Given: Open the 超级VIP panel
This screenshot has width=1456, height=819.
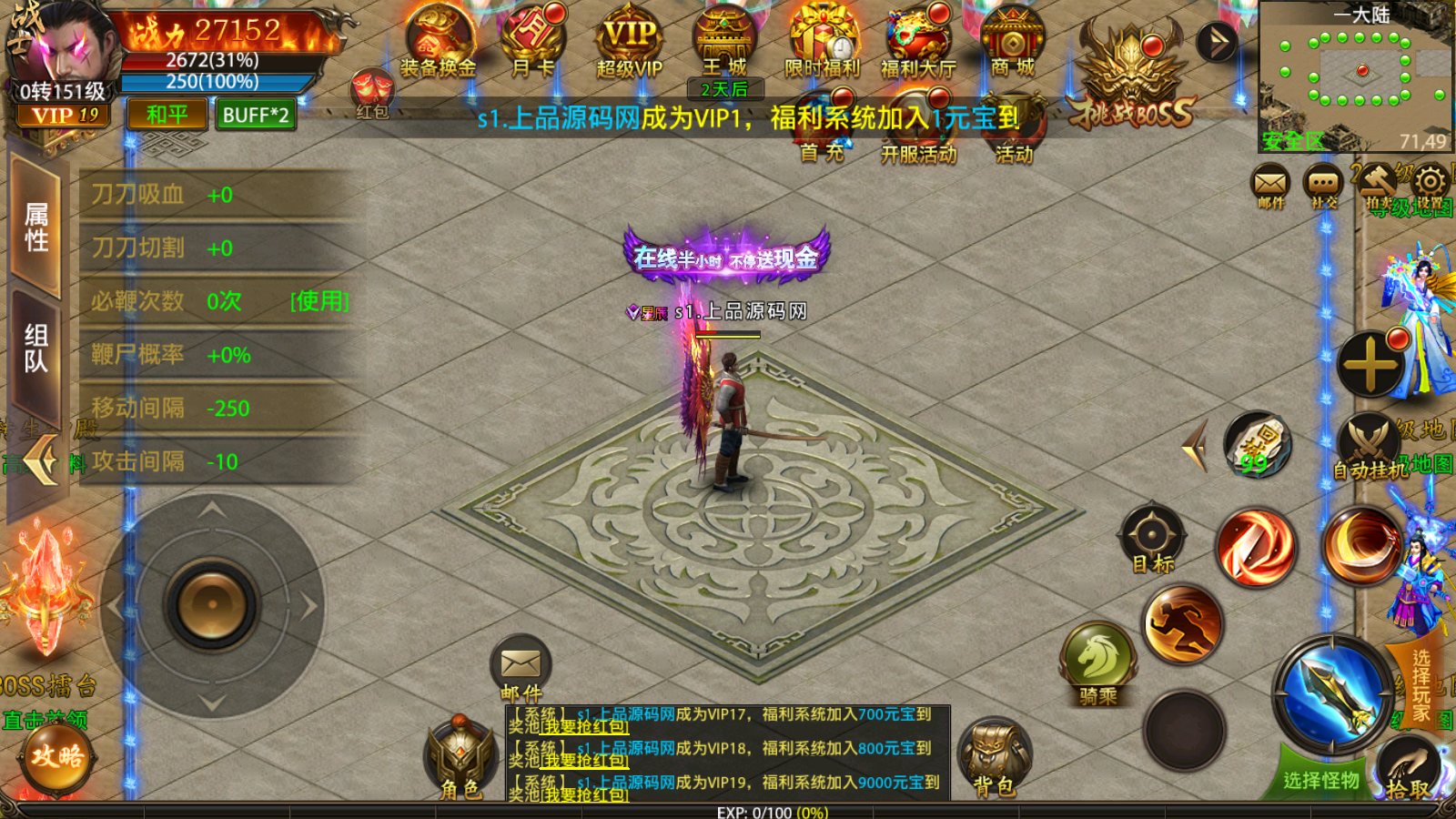Looking at the screenshot, I should [629, 41].
